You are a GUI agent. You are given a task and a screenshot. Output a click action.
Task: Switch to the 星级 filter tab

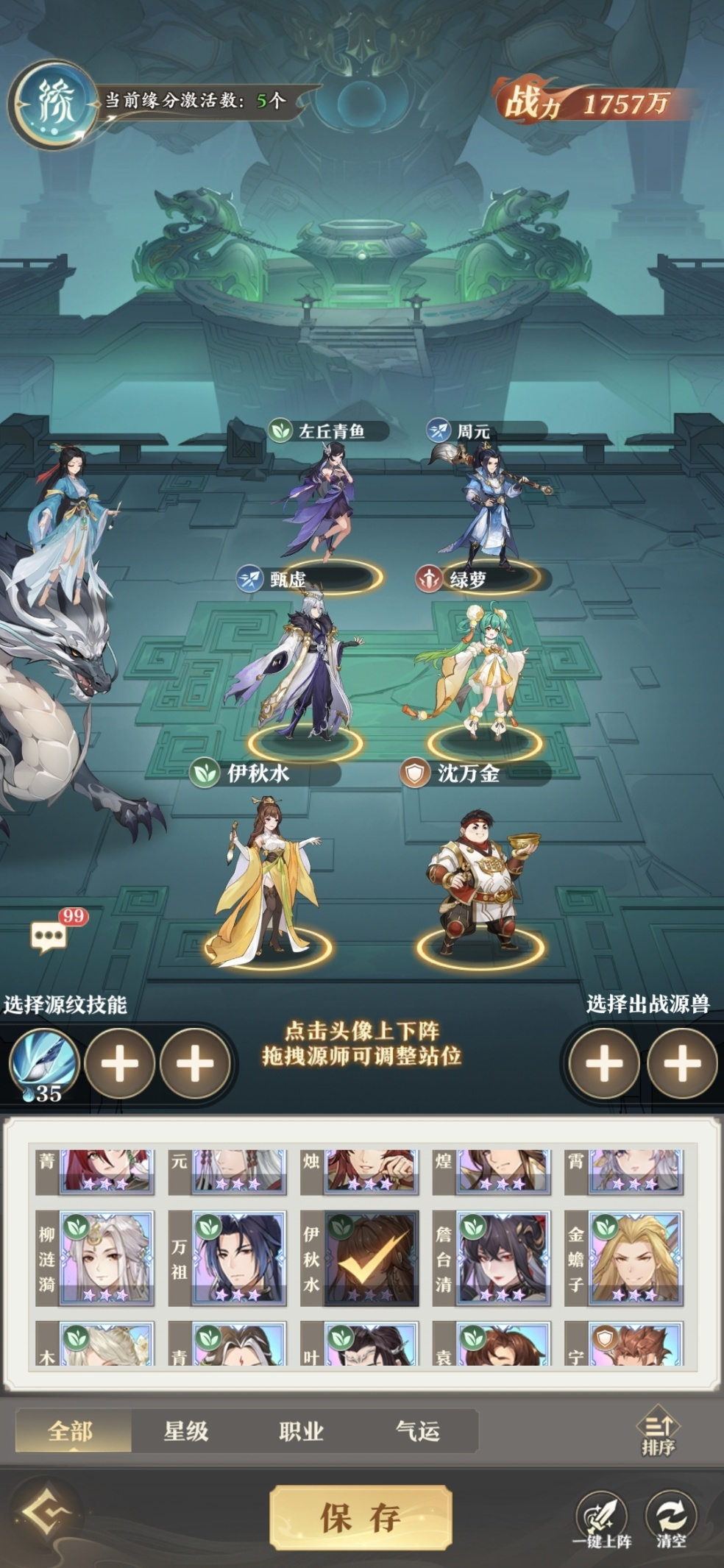(186, 1431)
